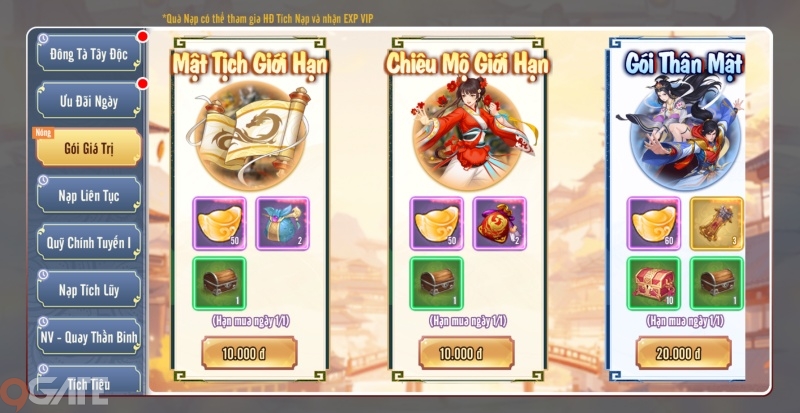Select the Tích Tiêu tab
Screen dimensions: 800x413
90,382
